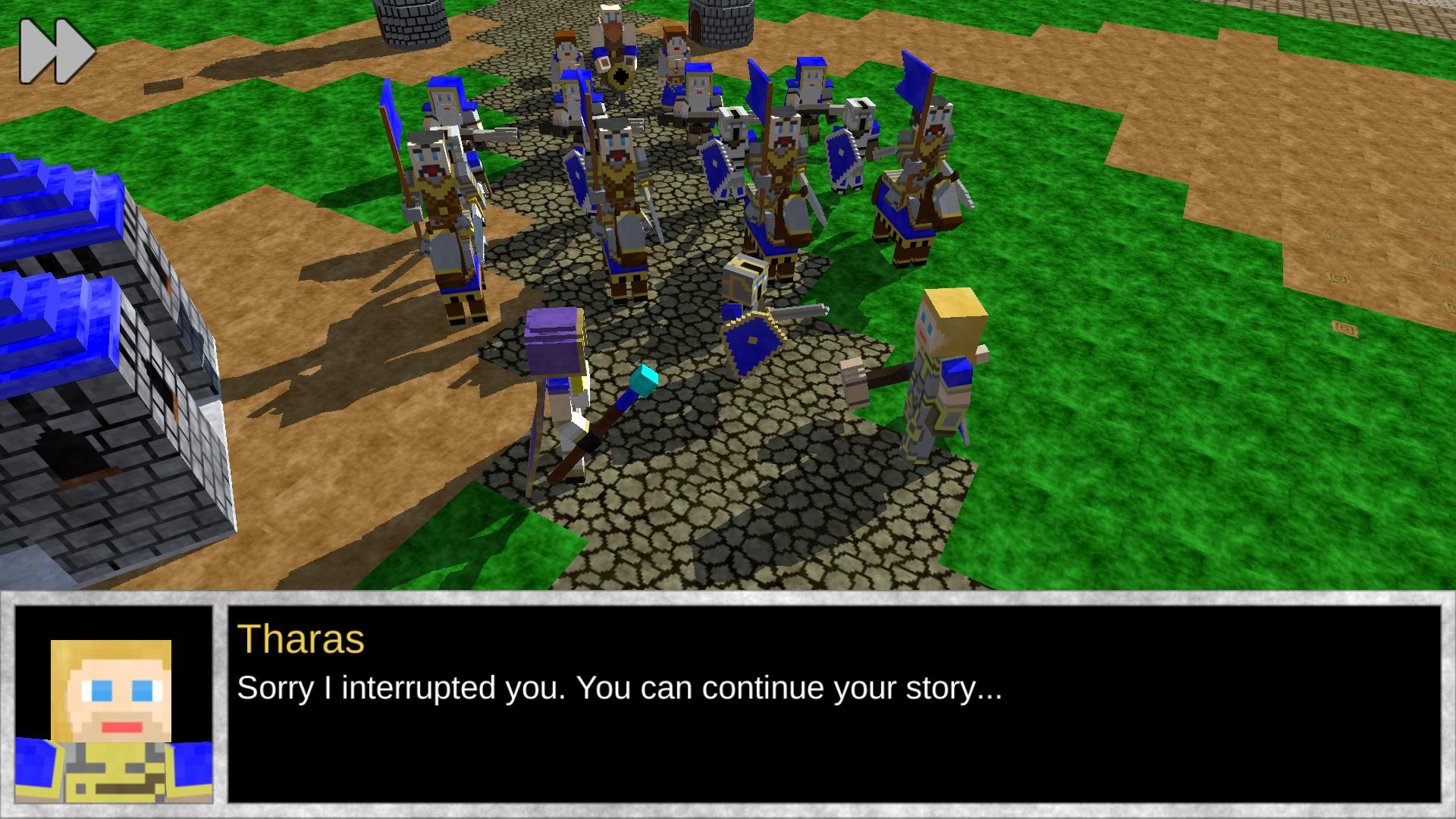Click the blue-roofed building on the left
This screenshot has height=819, width=1456.
coord(83,303)
